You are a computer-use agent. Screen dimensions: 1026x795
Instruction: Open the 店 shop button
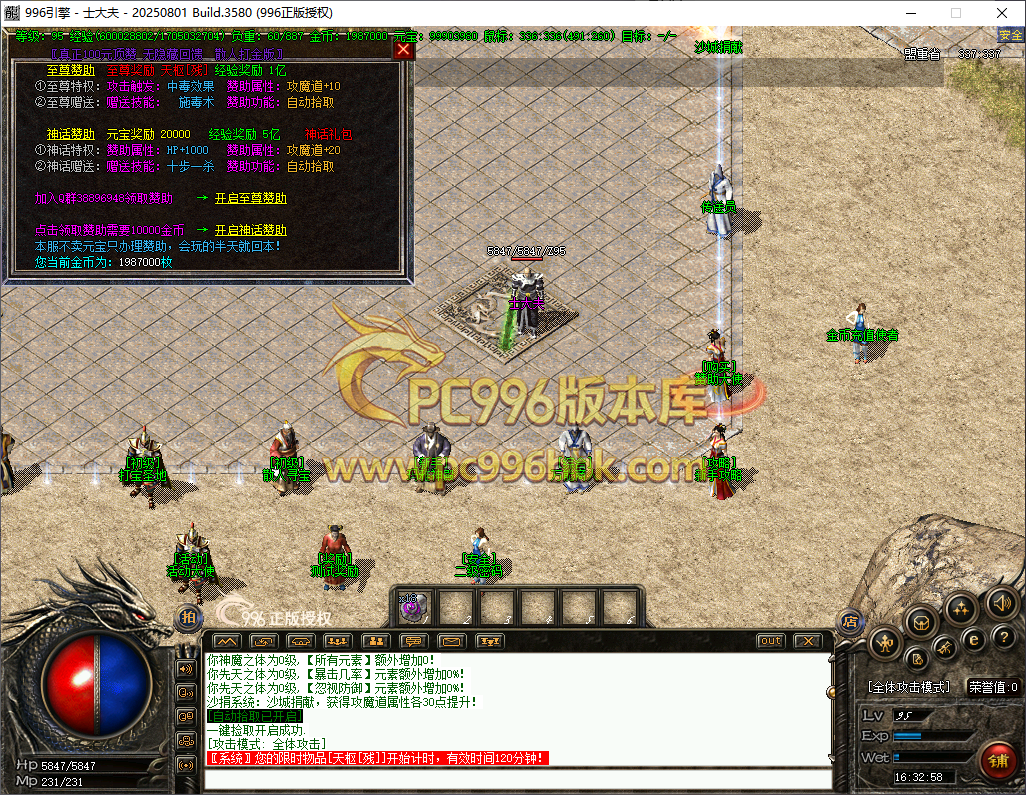pyautogui.click(x=851, y=620)
